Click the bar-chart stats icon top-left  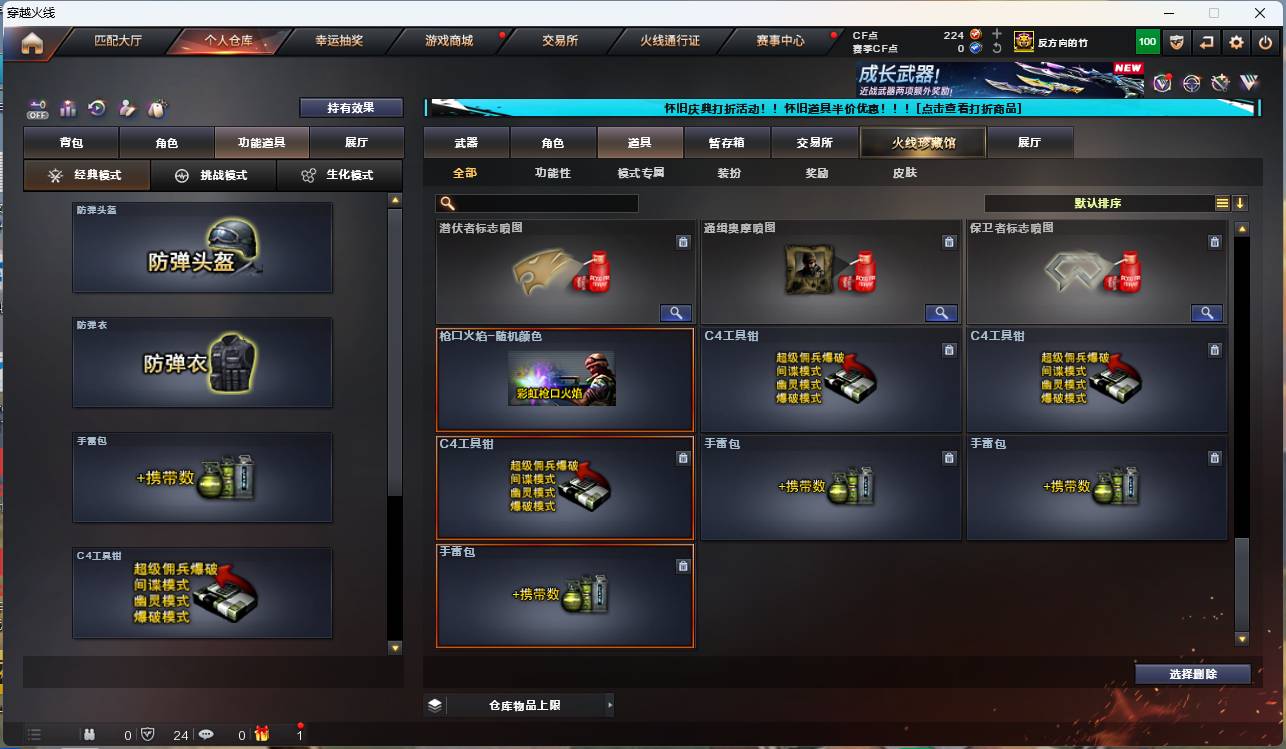pos(68,108)
